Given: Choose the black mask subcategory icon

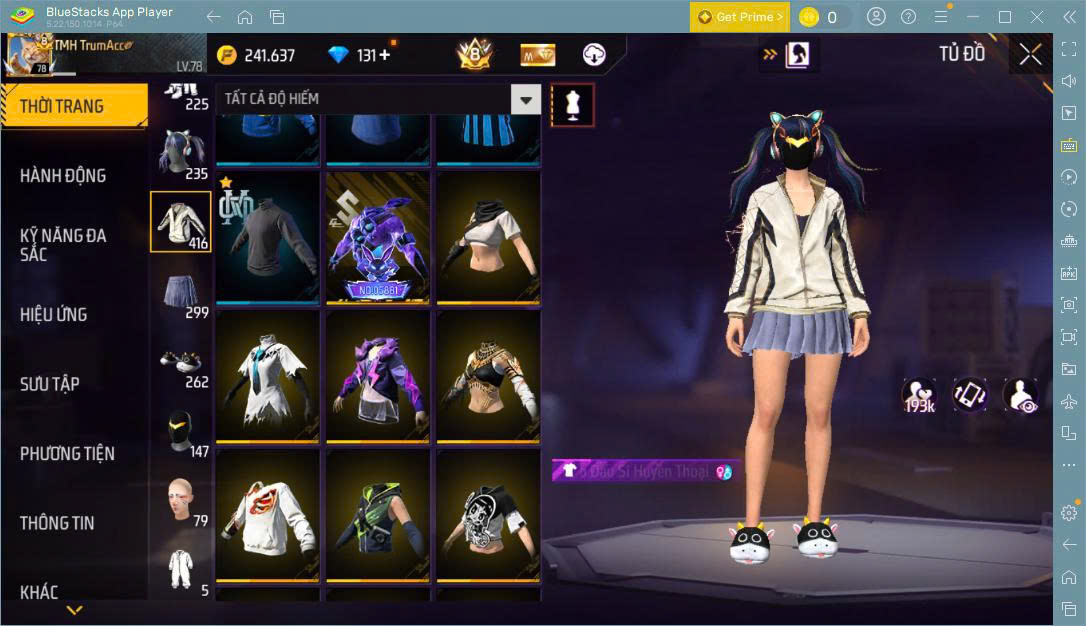Looking at the screenshot, I should click(181, 430).
